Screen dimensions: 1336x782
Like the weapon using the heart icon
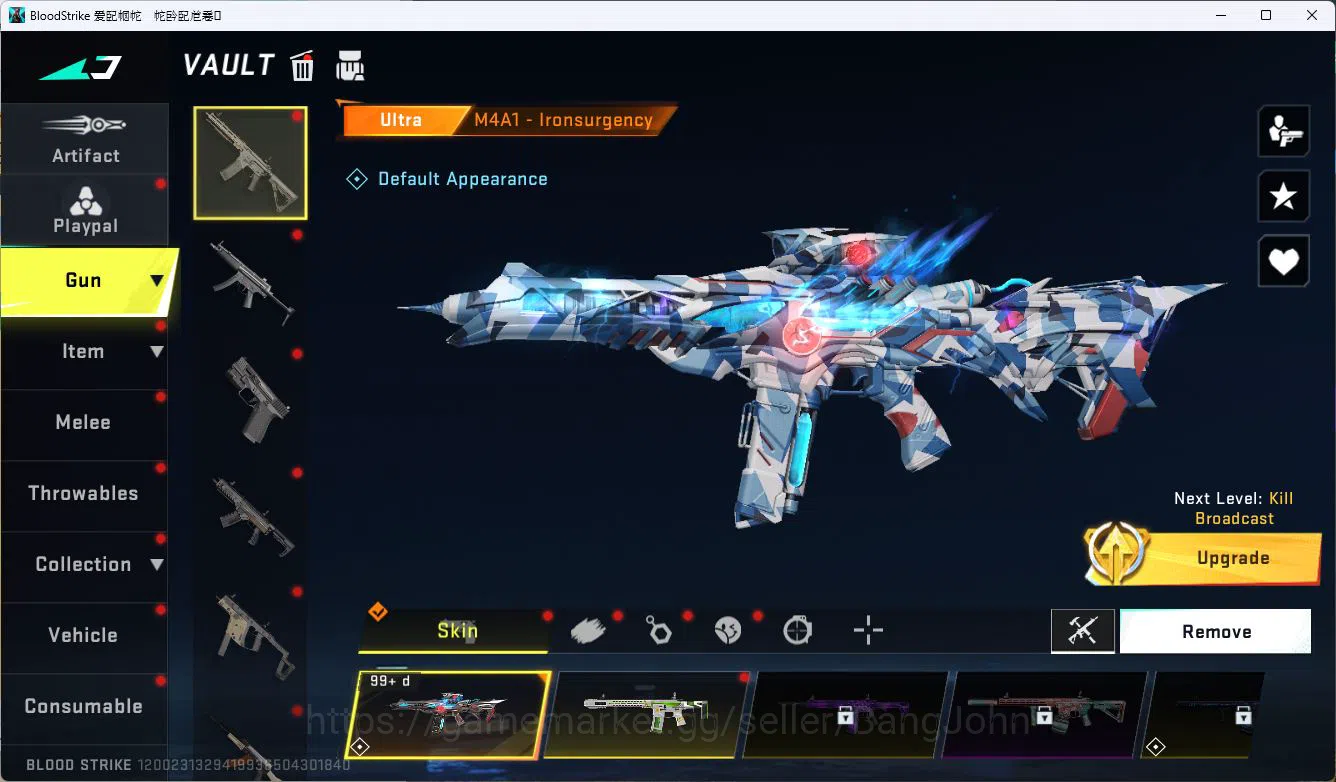pyautogui.click(x=1284, y=261)
